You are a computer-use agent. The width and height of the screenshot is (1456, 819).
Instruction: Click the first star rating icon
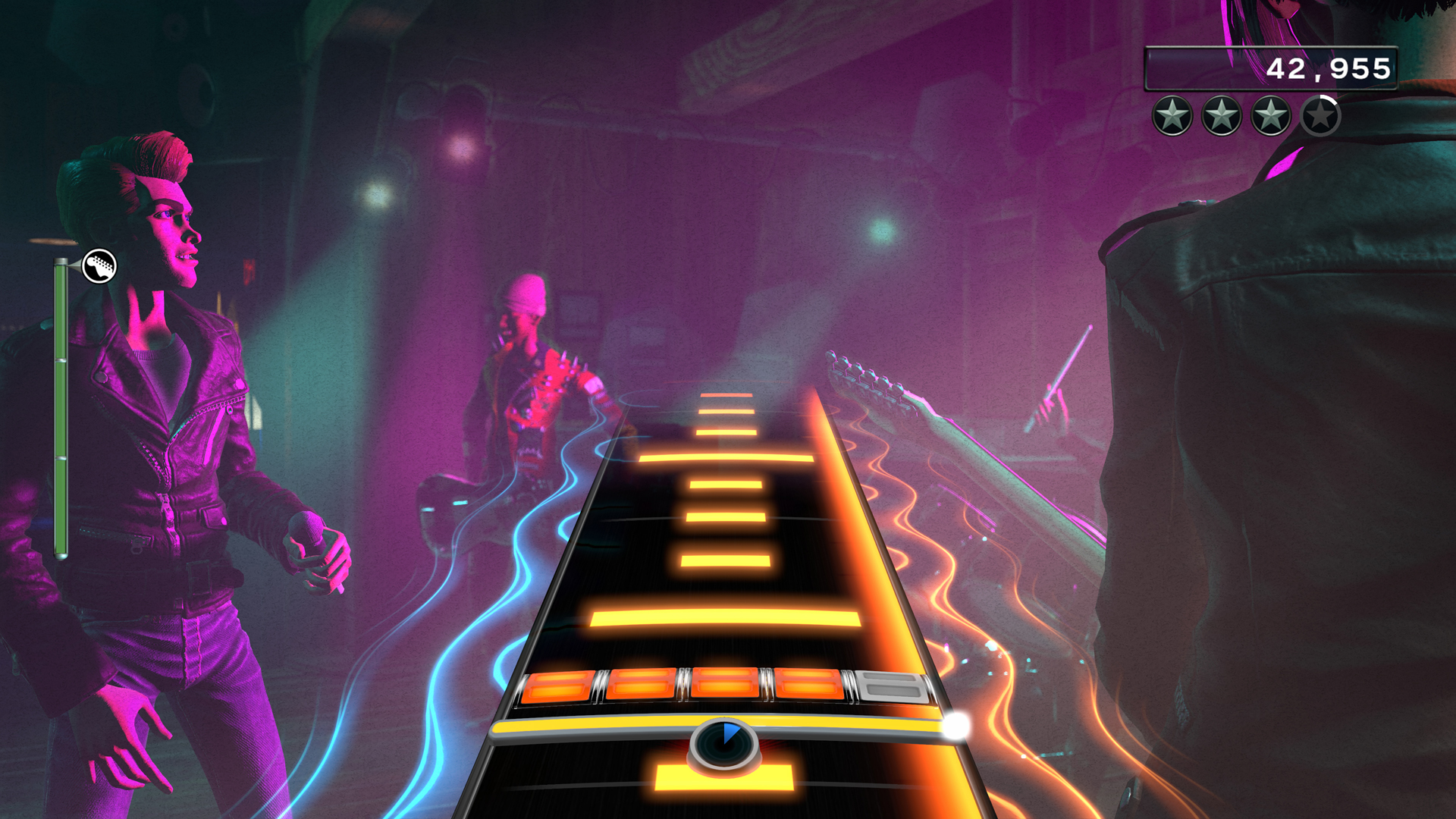(x=1172, y=115)
